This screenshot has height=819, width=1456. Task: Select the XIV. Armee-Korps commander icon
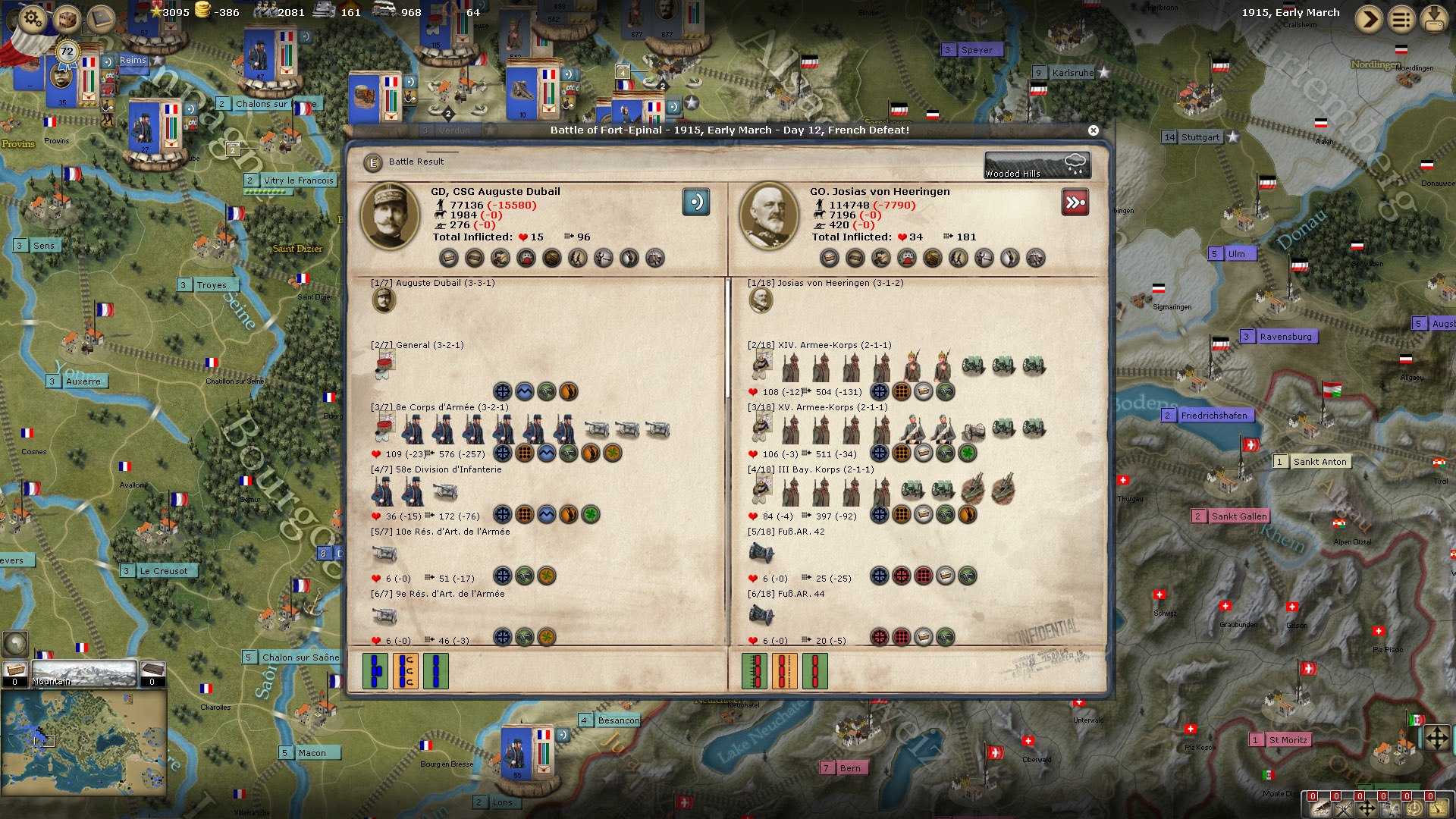[761, 366]
